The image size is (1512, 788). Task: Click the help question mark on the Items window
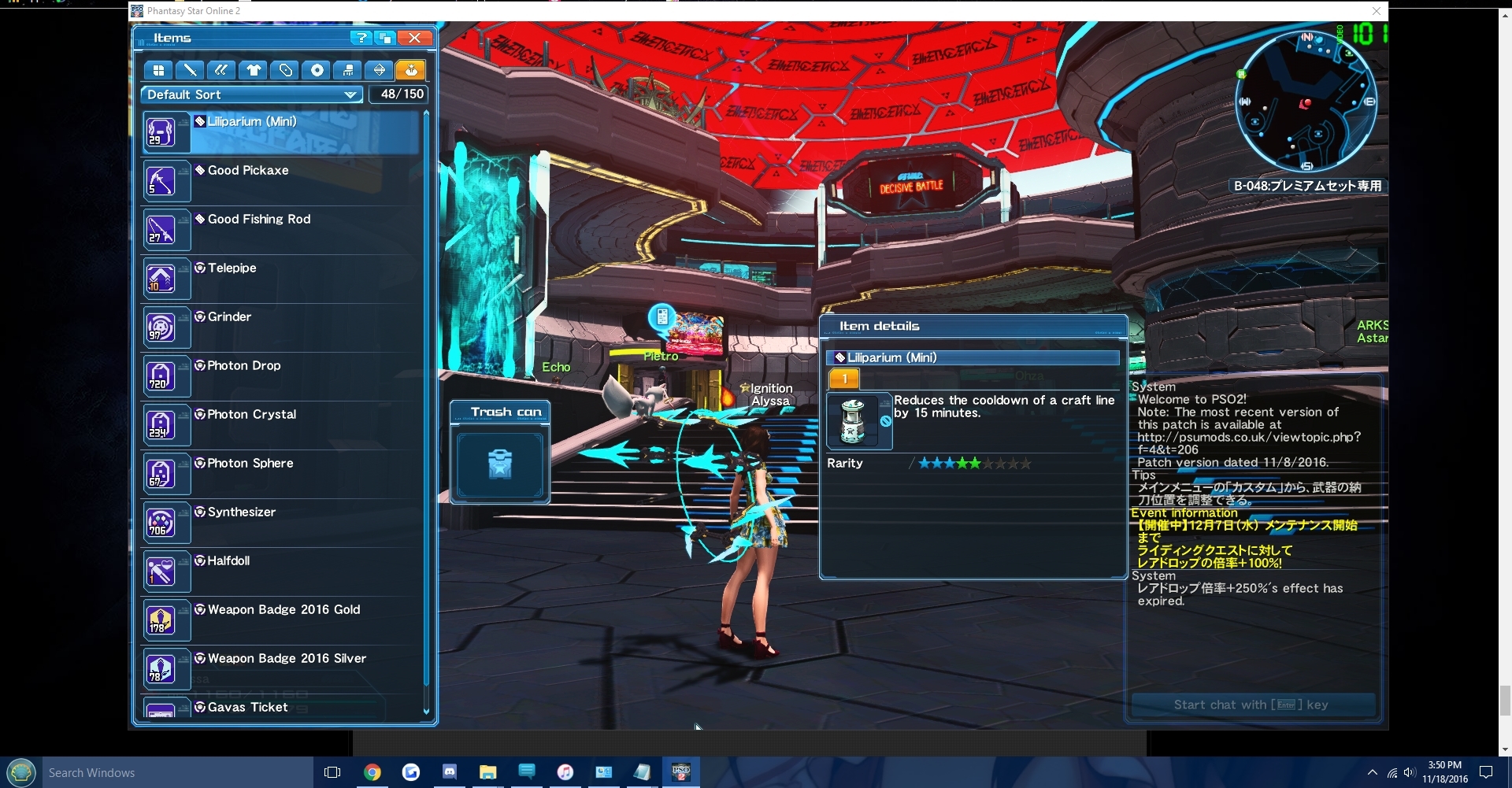(361, 37)
